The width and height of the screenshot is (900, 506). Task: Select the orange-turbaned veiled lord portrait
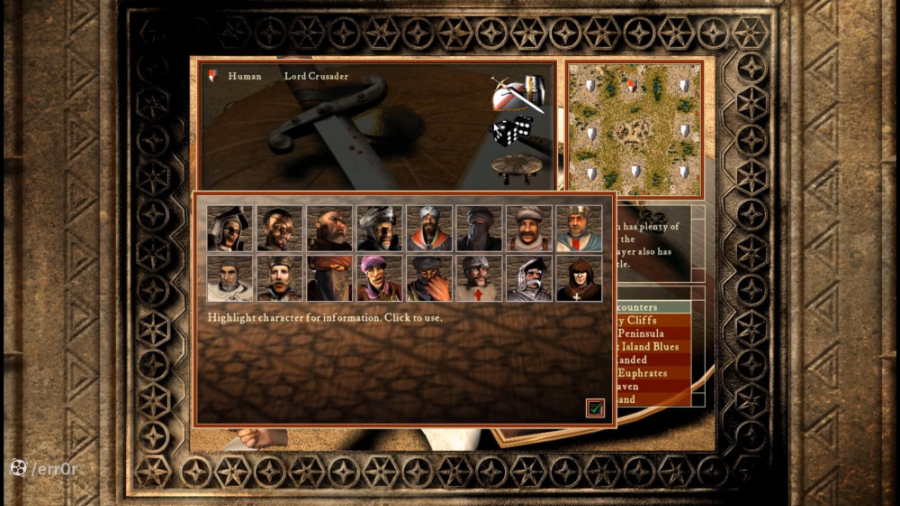[330, 278]
